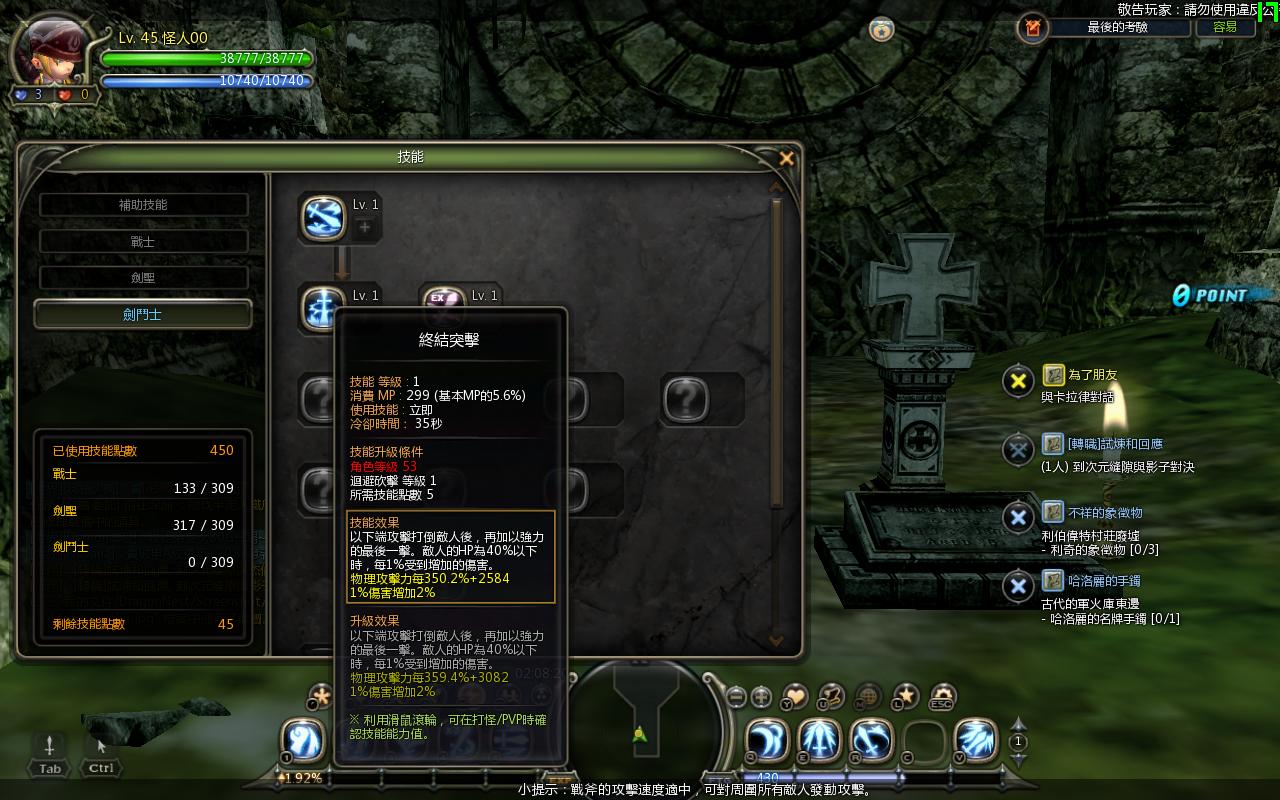Open the ESC system menu icon

(x=942, y=696)
